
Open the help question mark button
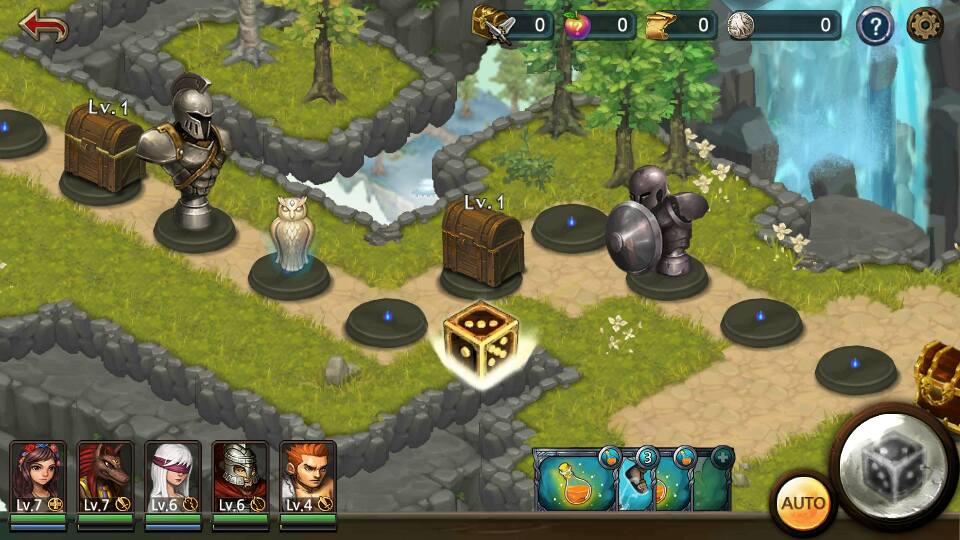point(874,26)
